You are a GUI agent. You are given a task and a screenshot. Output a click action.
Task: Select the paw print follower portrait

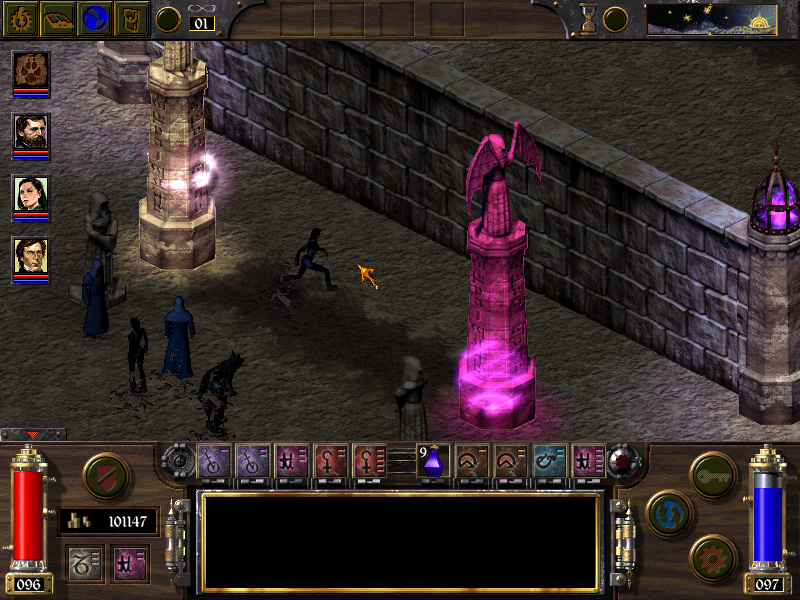(x=30, y=69)
